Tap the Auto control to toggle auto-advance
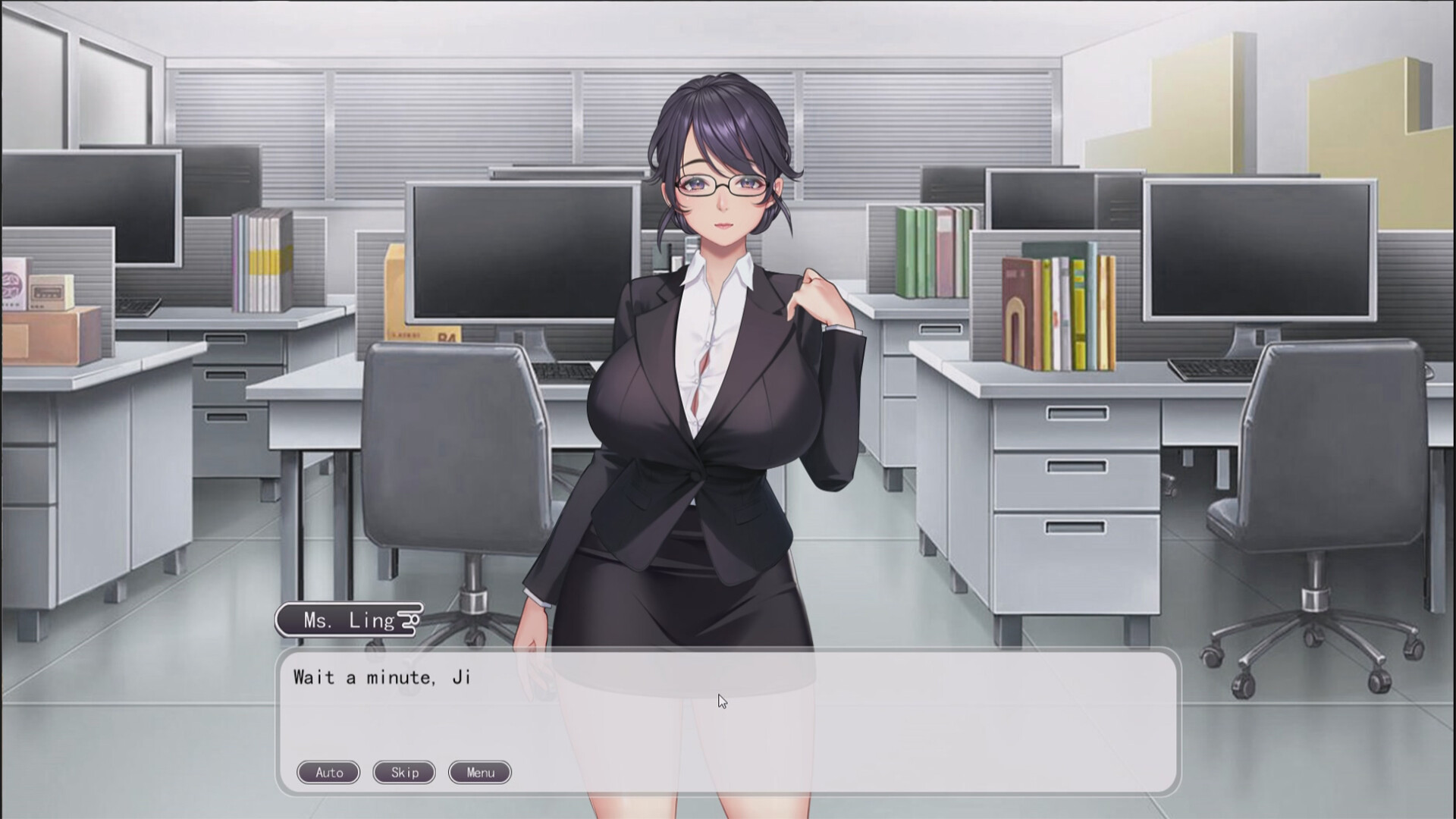Screen dimensions: 1456x819 point(328,773)
